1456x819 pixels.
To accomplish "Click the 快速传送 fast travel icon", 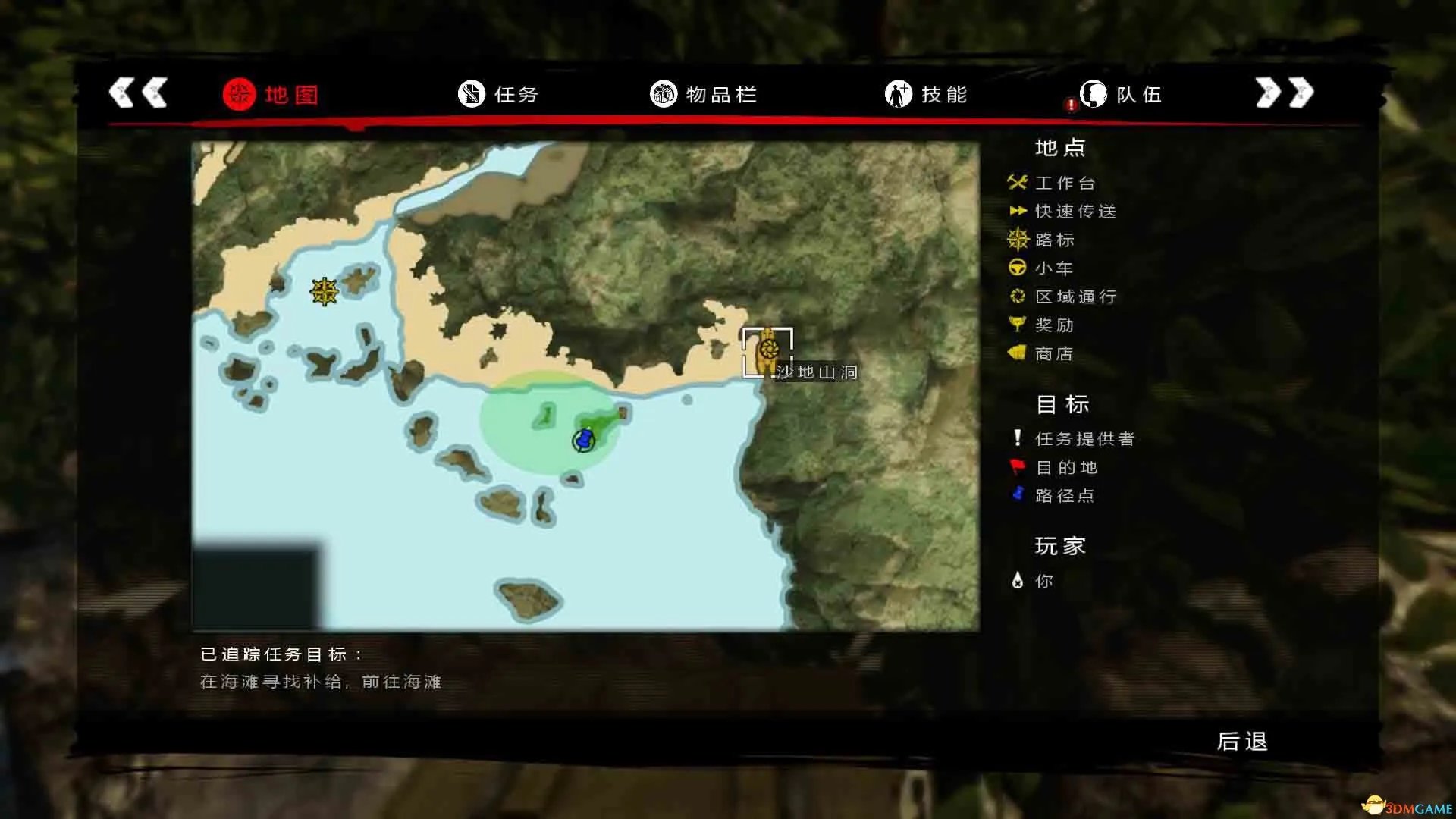I will tap(1017, 211).
